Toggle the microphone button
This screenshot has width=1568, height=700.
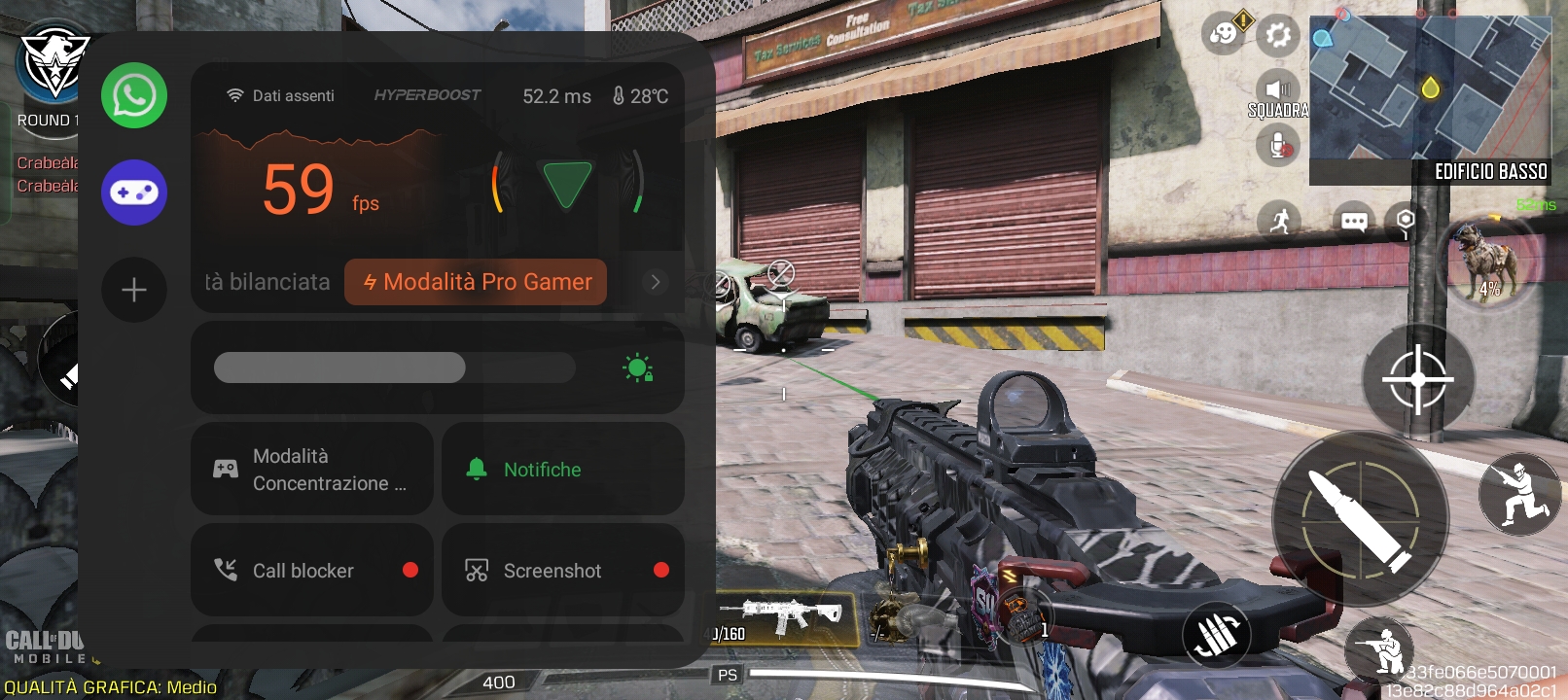point(1278,147)
